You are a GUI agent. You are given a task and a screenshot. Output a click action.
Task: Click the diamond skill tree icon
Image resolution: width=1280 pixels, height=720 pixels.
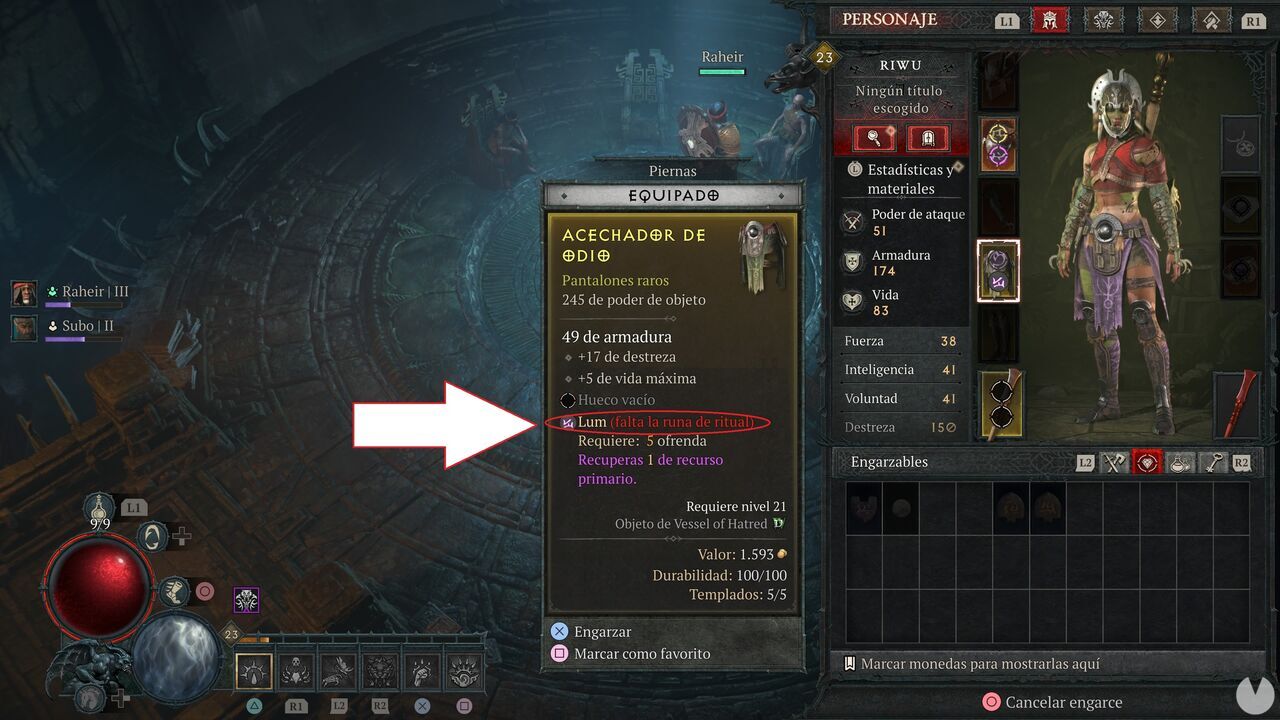pyautogui.click(x=1158, y=19)
